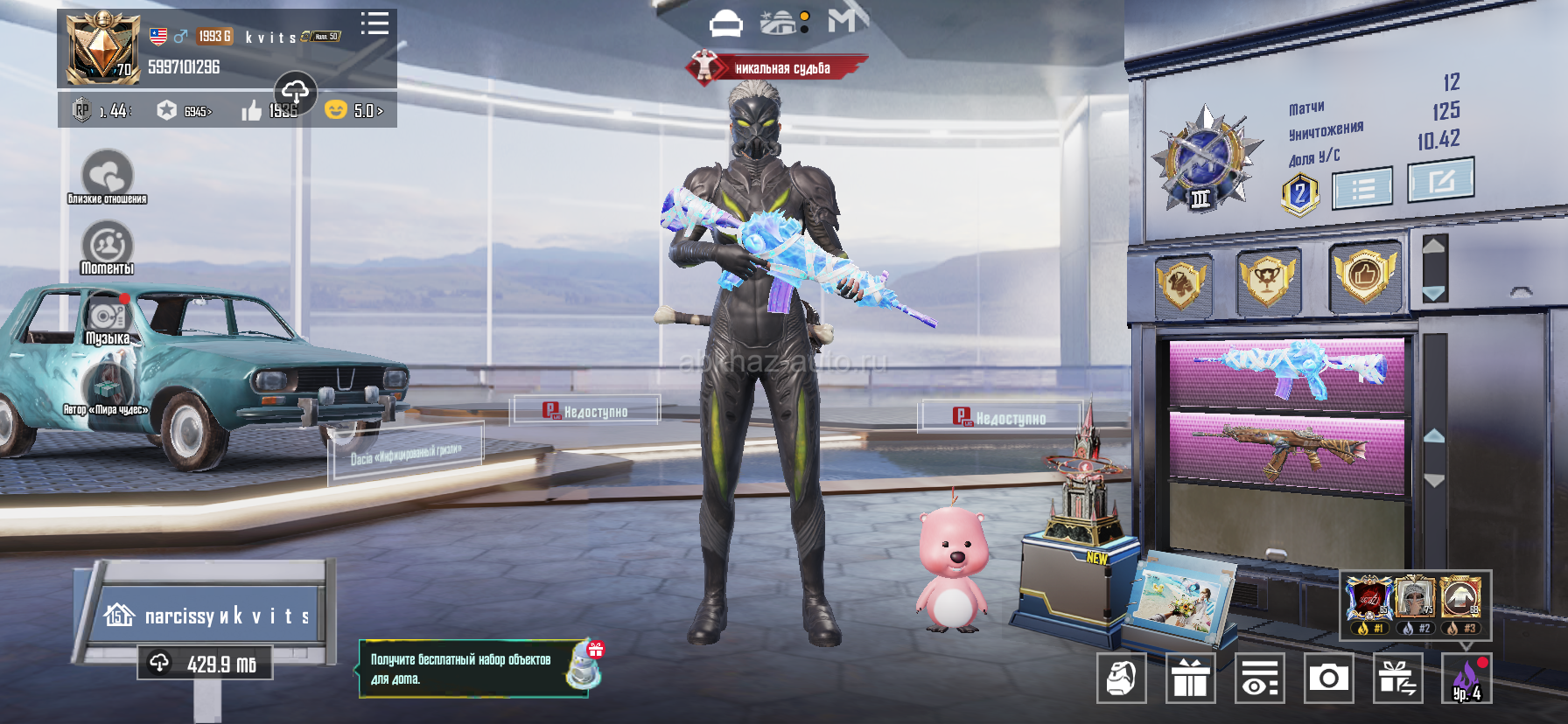Image resolution: width=1568 pixels, height=724 pixels.
Task: Tap the player avatar frame with level 70
Action: (103, 49)
